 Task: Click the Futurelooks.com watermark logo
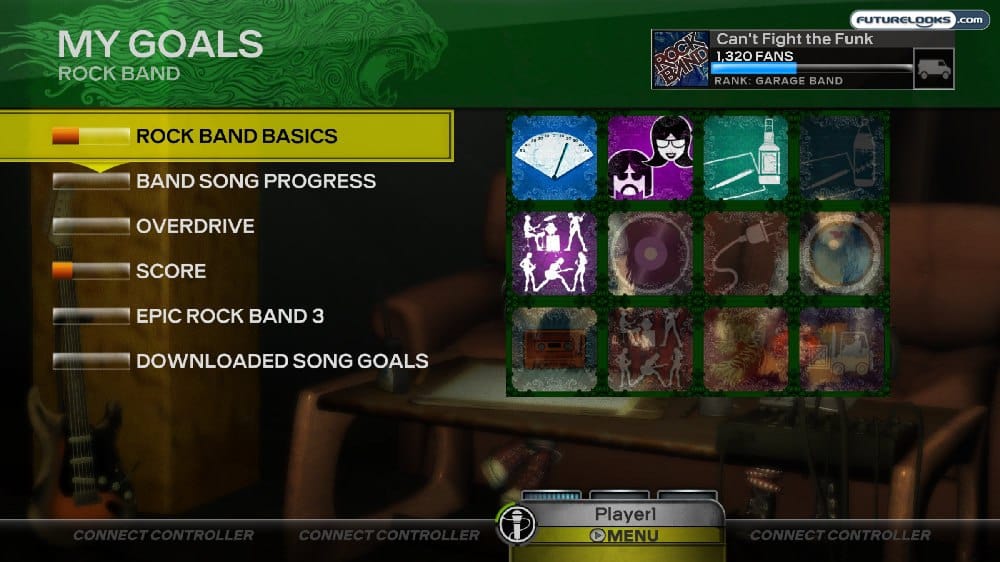tap(918, 19)
